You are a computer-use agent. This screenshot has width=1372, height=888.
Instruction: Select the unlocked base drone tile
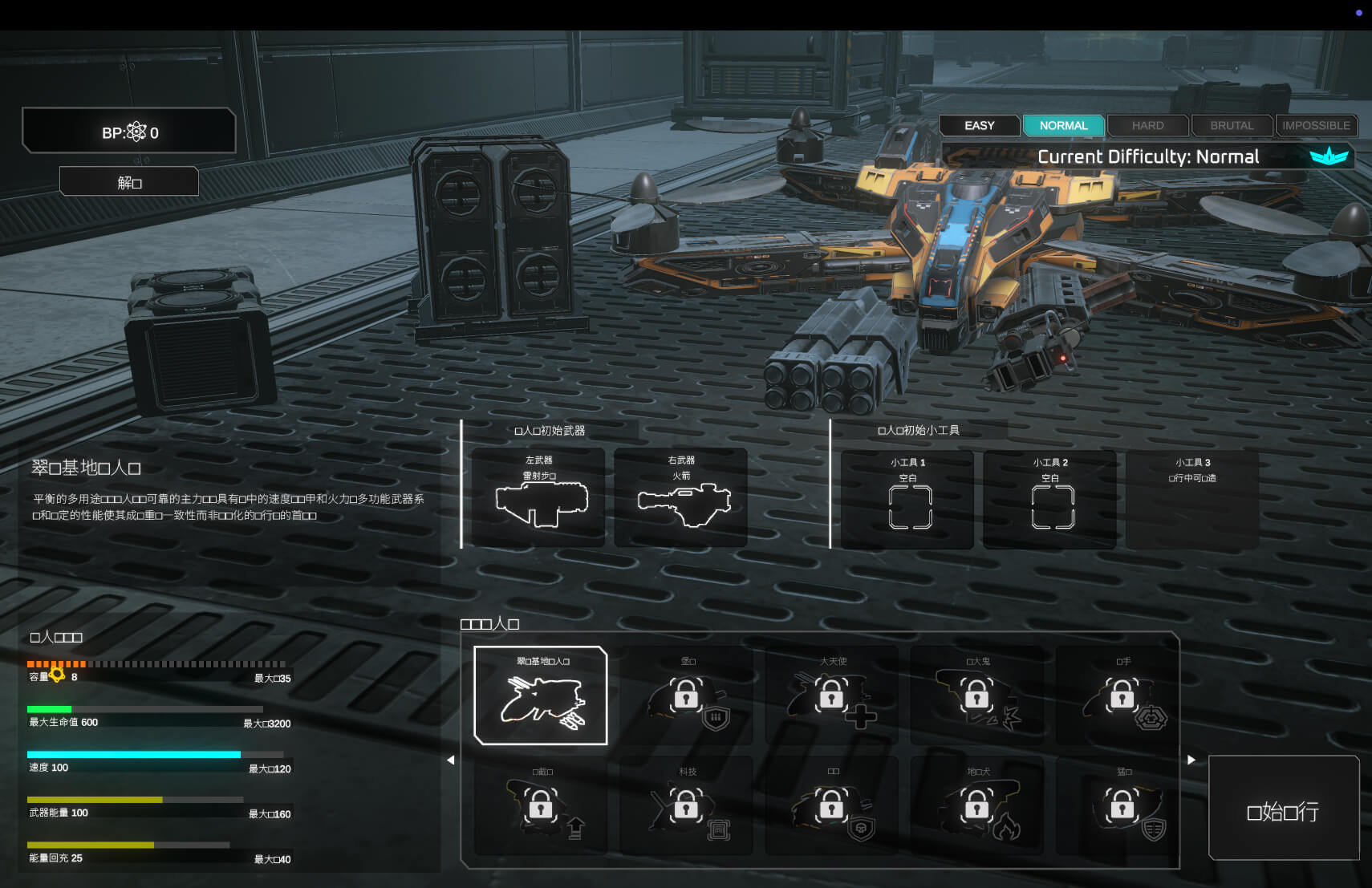(x=541, y=695)
